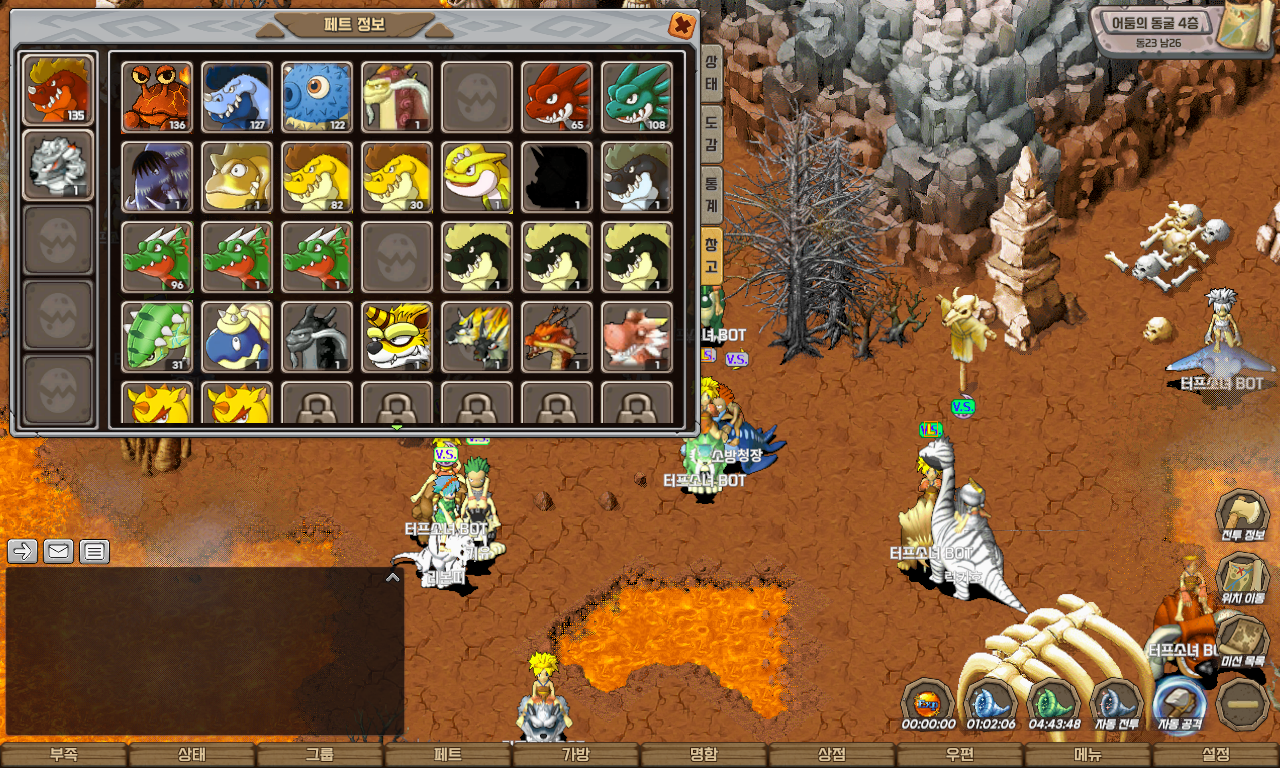Select the white wolf party pet slot
Image resolution: width=1280 pixels, height=768 pixels.
[58, 165]
